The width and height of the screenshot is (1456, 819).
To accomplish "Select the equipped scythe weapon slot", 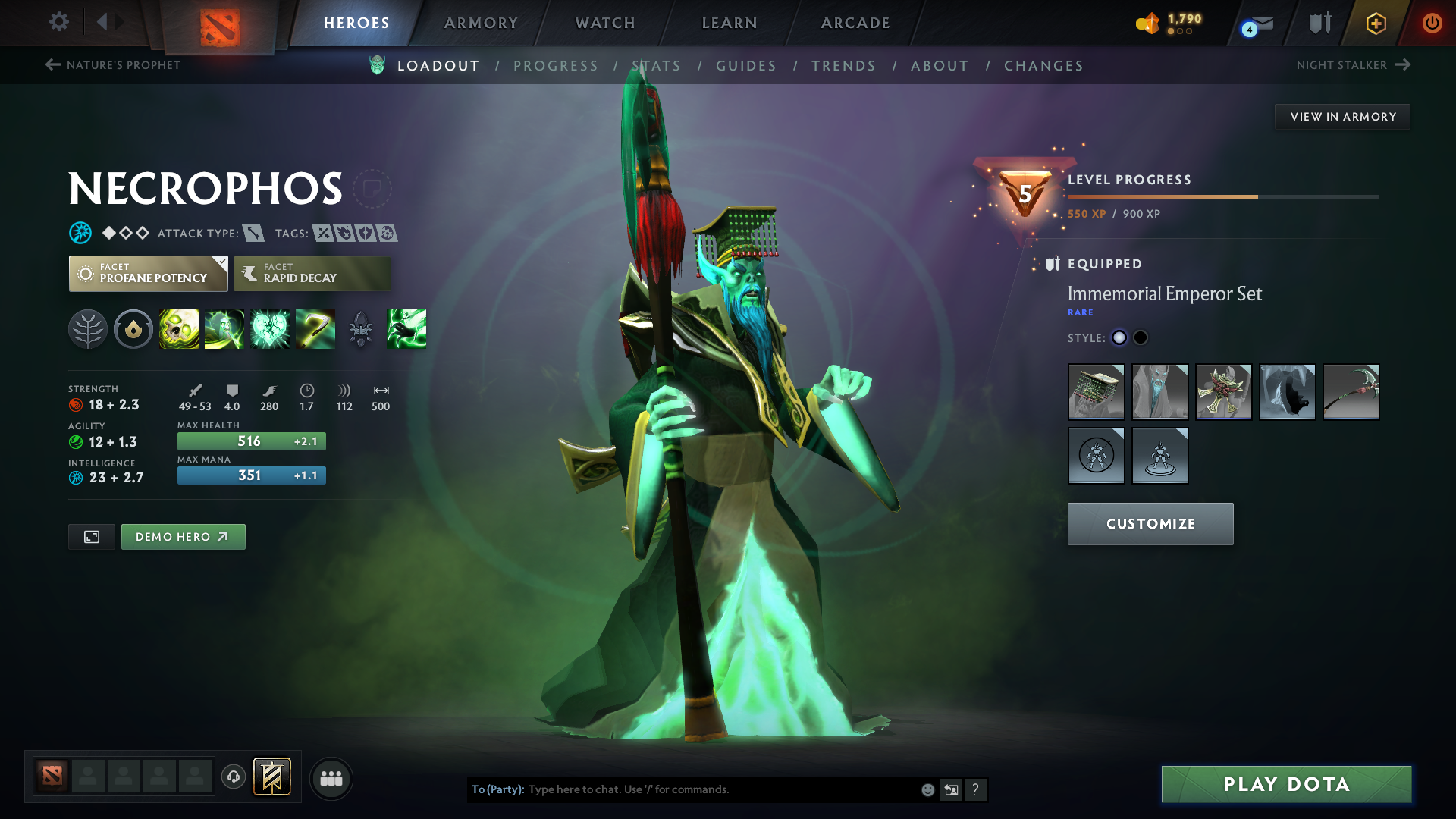I will (x=1351, y=392).
